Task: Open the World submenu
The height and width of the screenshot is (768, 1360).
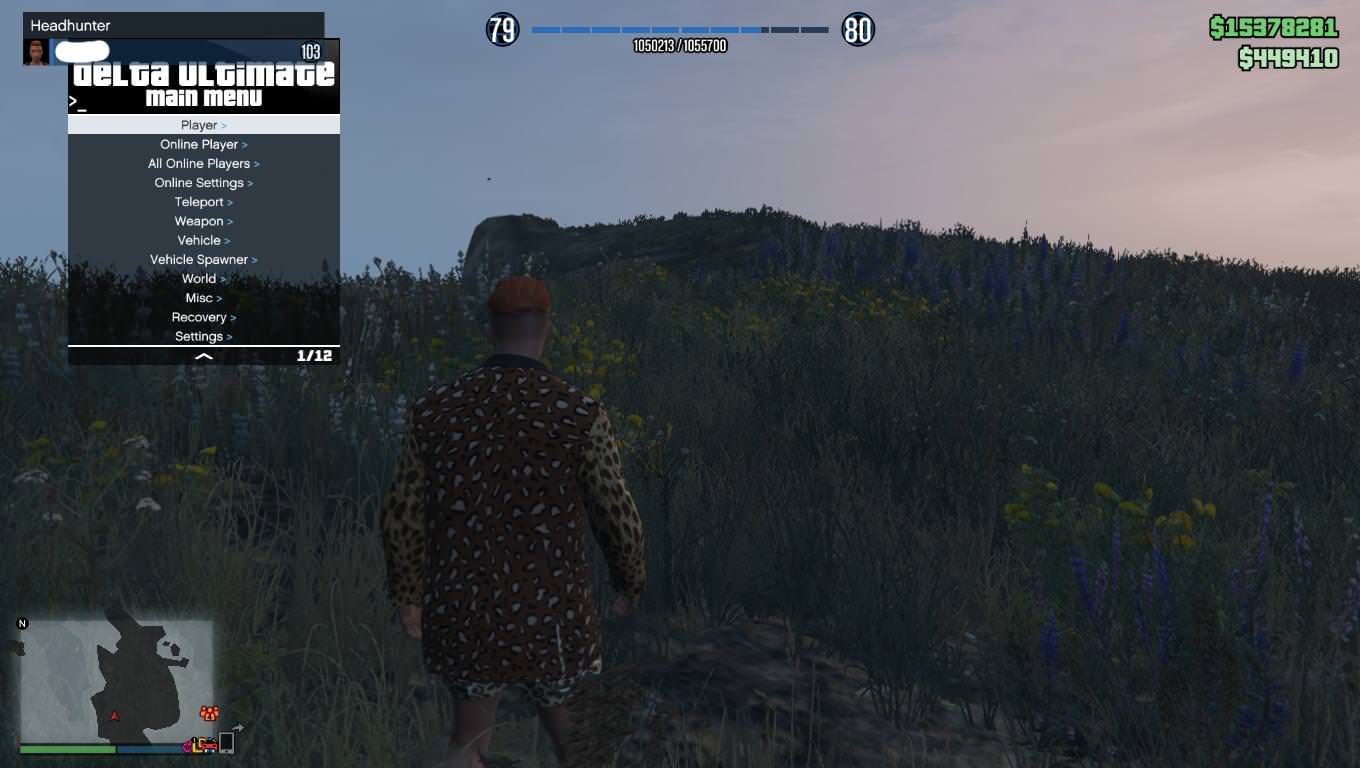Action: (203, 279)
